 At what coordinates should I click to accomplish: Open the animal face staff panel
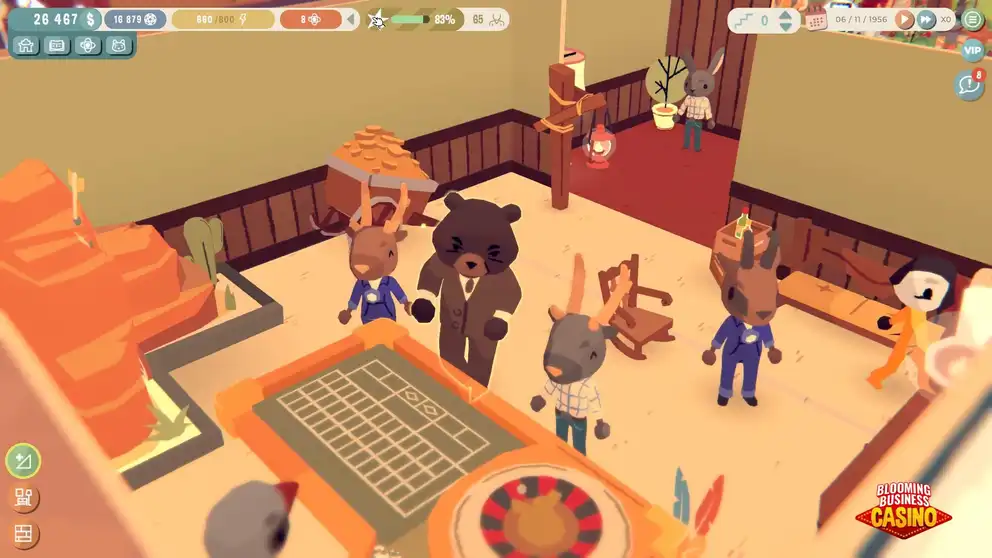point(119,45)
